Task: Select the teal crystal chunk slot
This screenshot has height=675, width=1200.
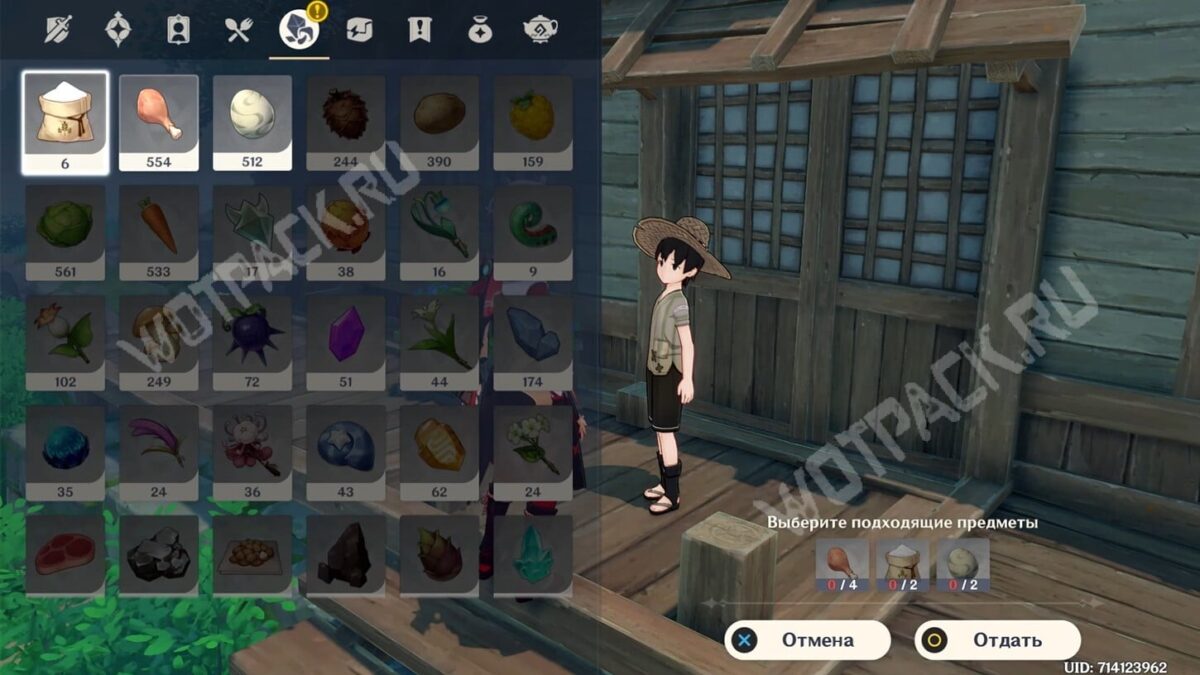Action: pyautogui.click(x=532, y=556)
